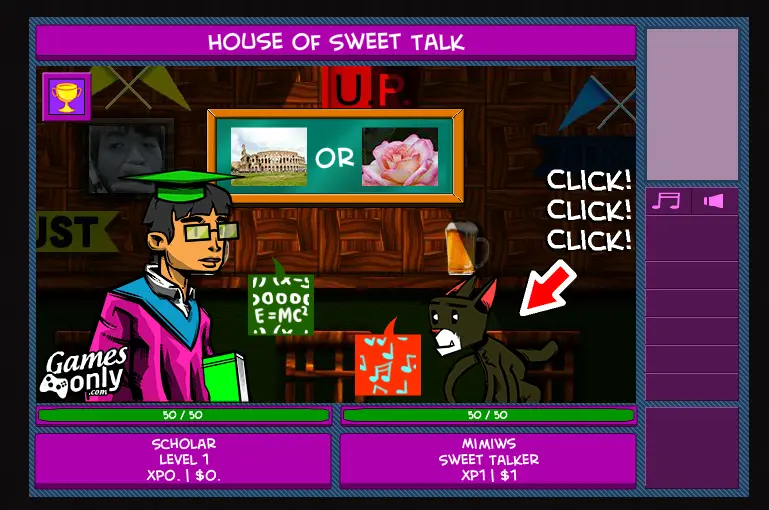Choose the pink rose picture

tap(399, 157)
